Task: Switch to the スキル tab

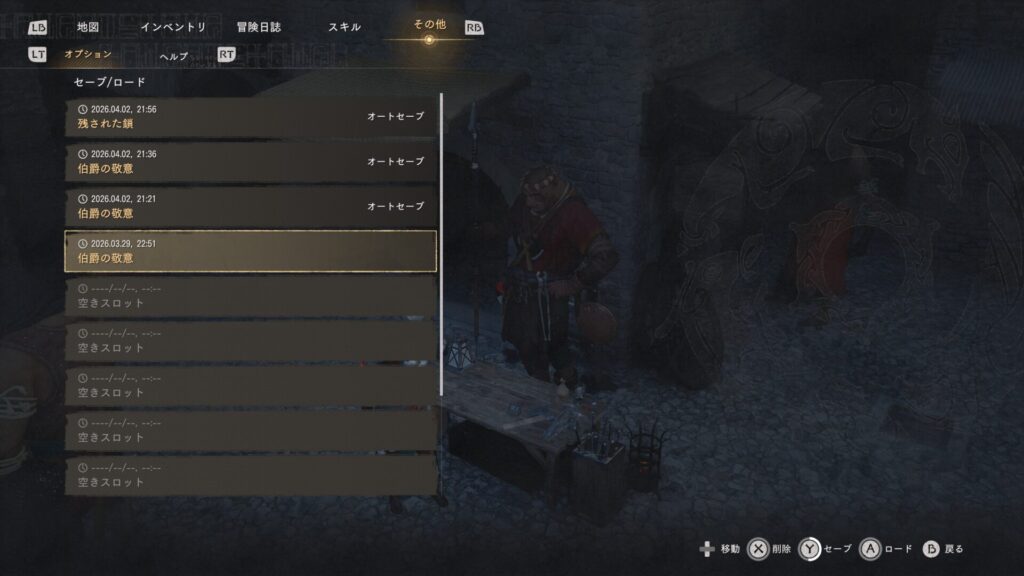Action: point(344,27)
